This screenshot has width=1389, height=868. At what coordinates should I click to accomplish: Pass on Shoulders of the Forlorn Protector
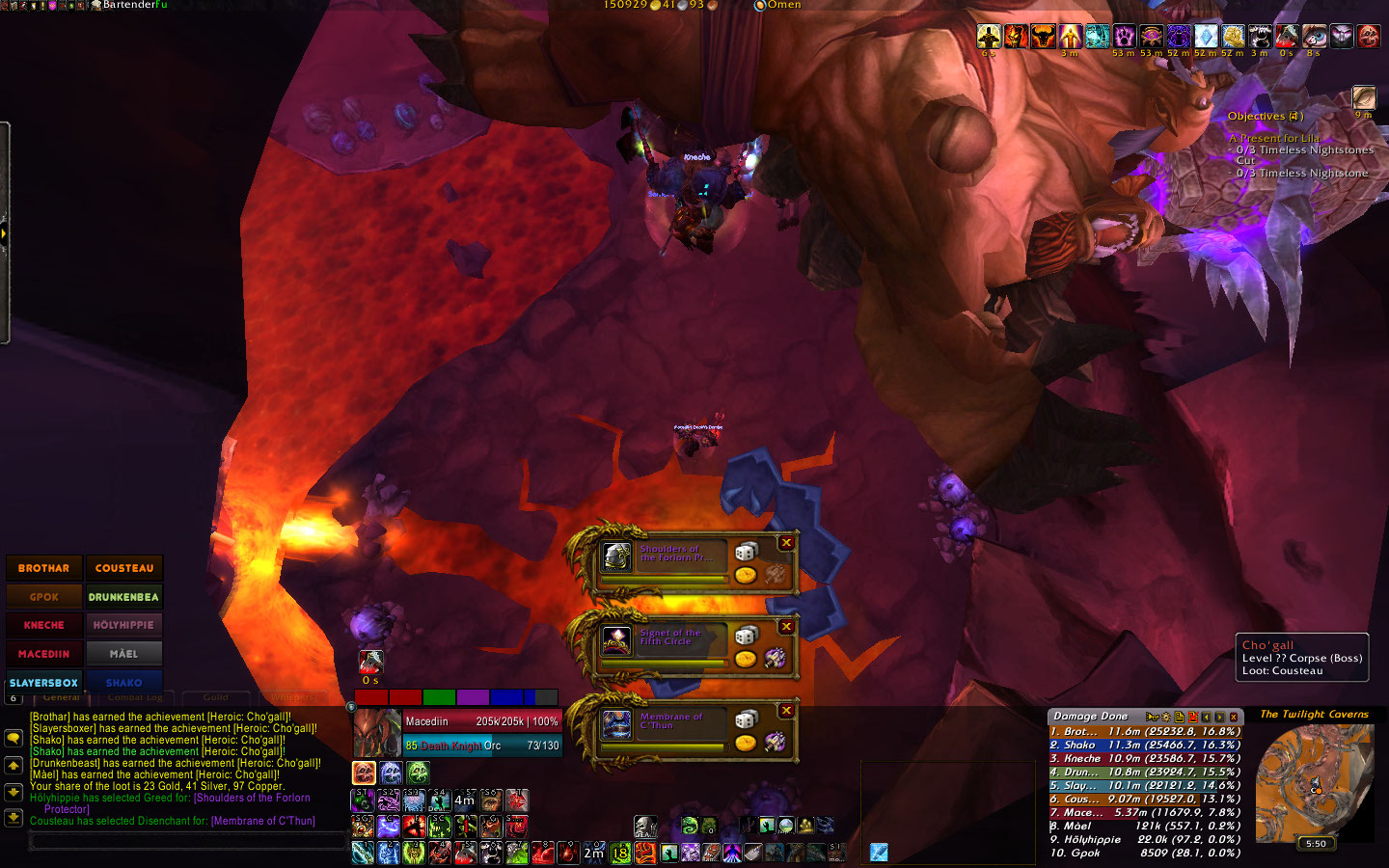[786, 543]
